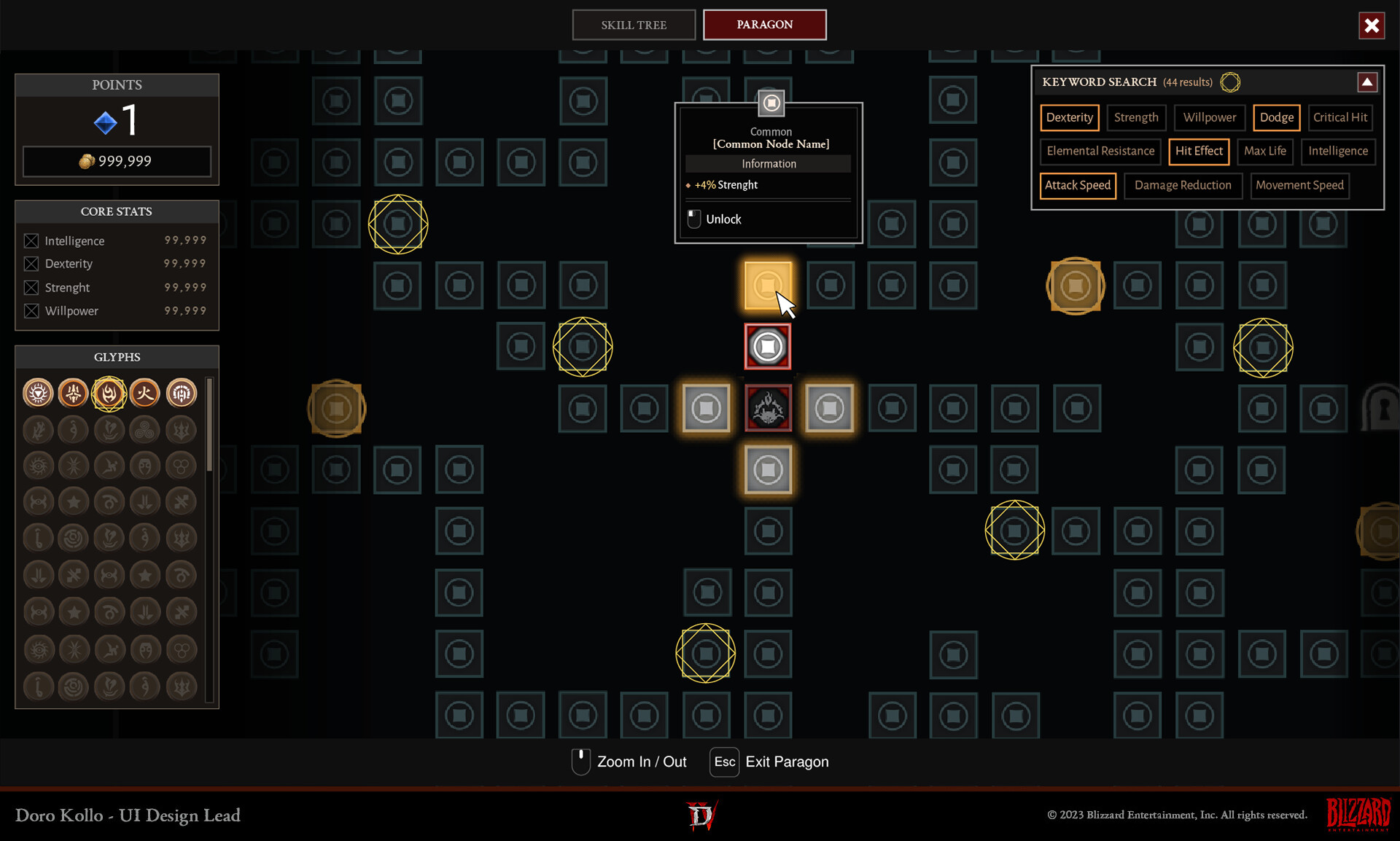Toggle the Dexterity keyword filter

tap(1069, 117)
